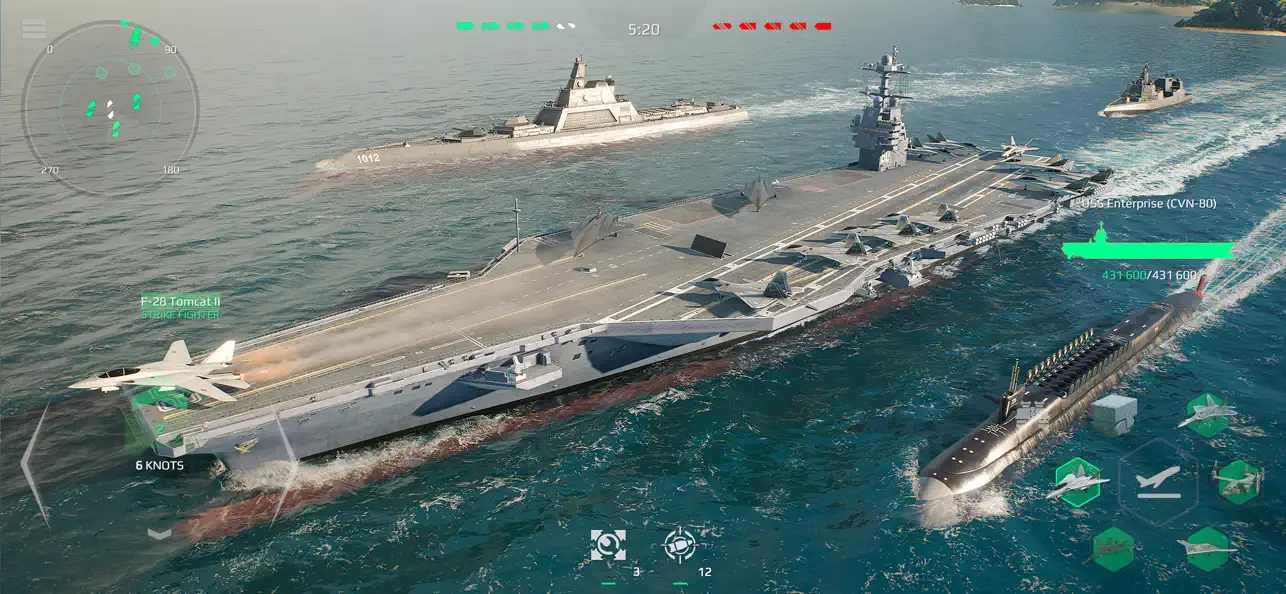Activate the missile targeting ability
Image resolution: width=1286 pixels, height=594 pixels.
(x=680, y=545)
